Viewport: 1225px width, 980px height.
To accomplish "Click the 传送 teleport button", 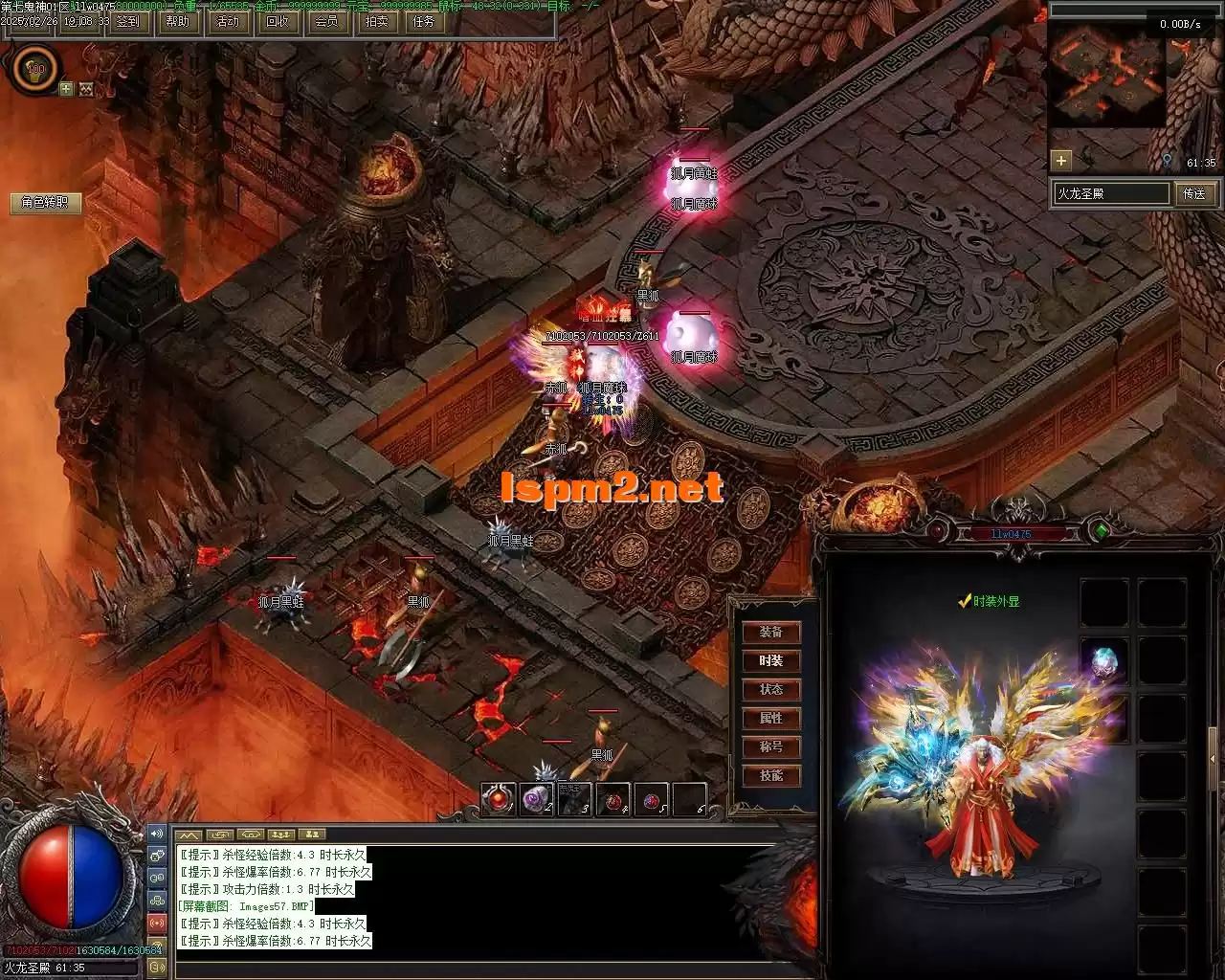I will coord(1194,193).
